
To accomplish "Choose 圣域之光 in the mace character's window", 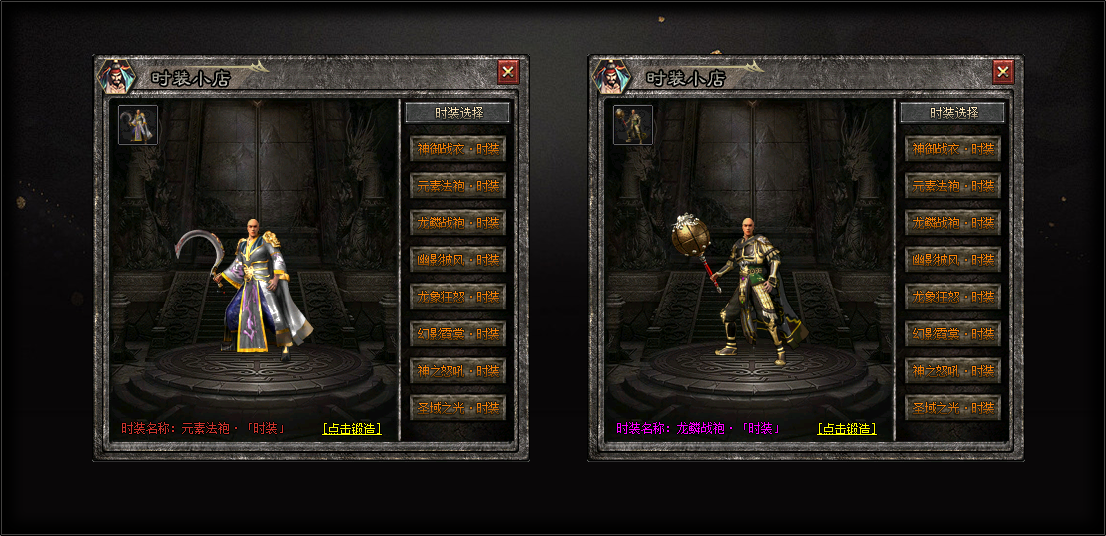I will (x=953, y=408).
